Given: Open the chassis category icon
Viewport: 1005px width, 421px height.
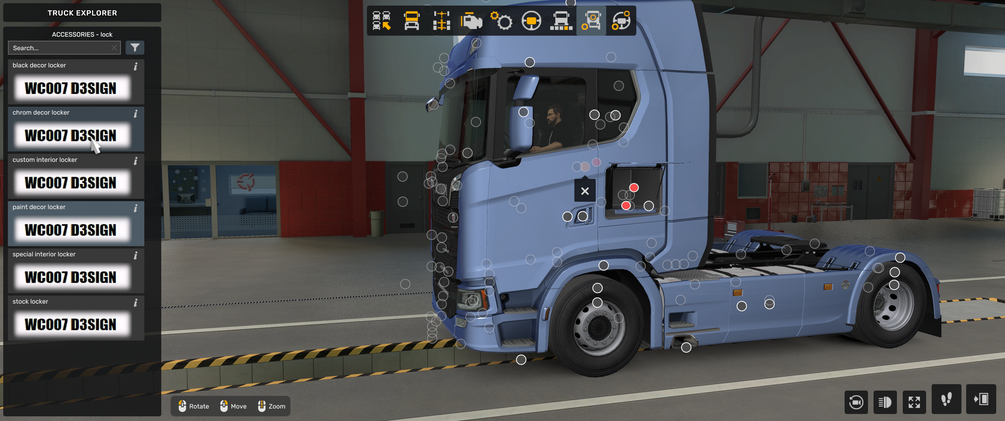Looking at the screenshot, I should [x=441, y=20].
